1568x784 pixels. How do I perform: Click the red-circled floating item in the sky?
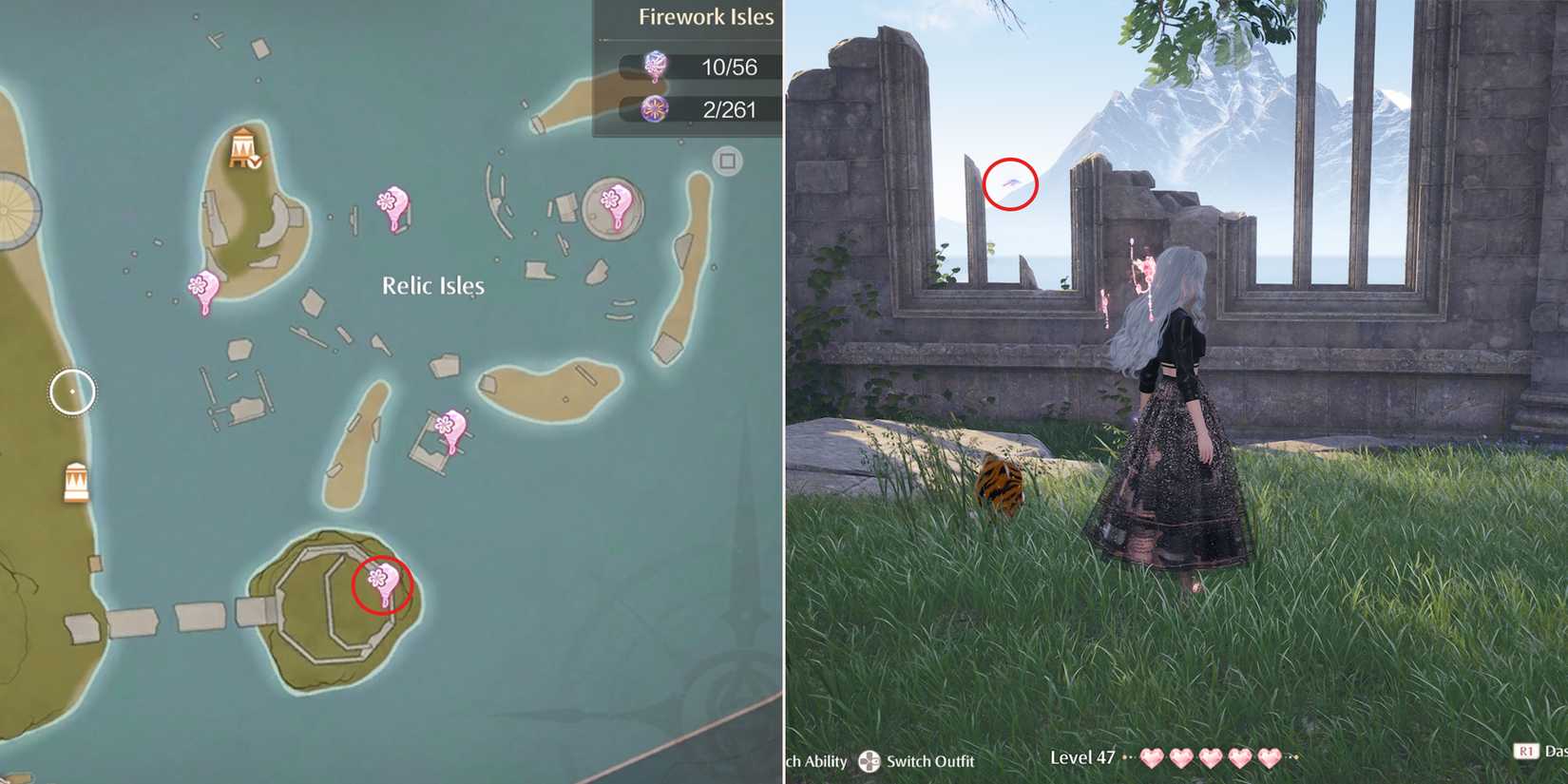coord(1011,184)
